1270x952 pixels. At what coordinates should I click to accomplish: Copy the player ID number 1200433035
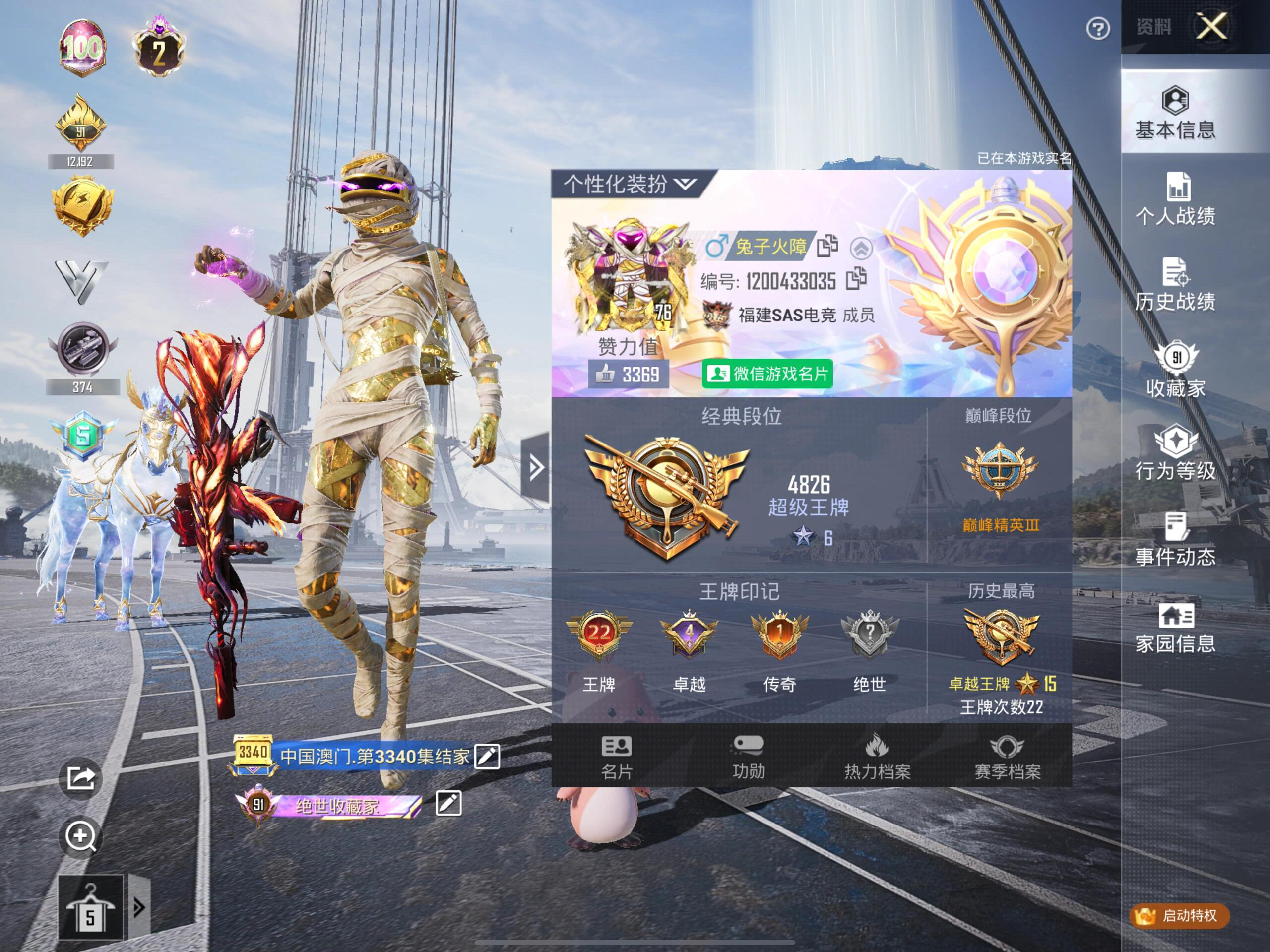(856, 279)
